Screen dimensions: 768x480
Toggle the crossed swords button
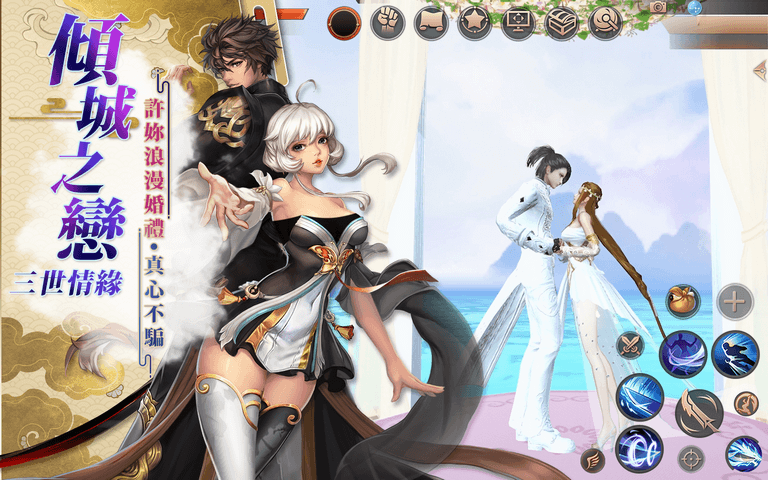click(x=631, y=346)
